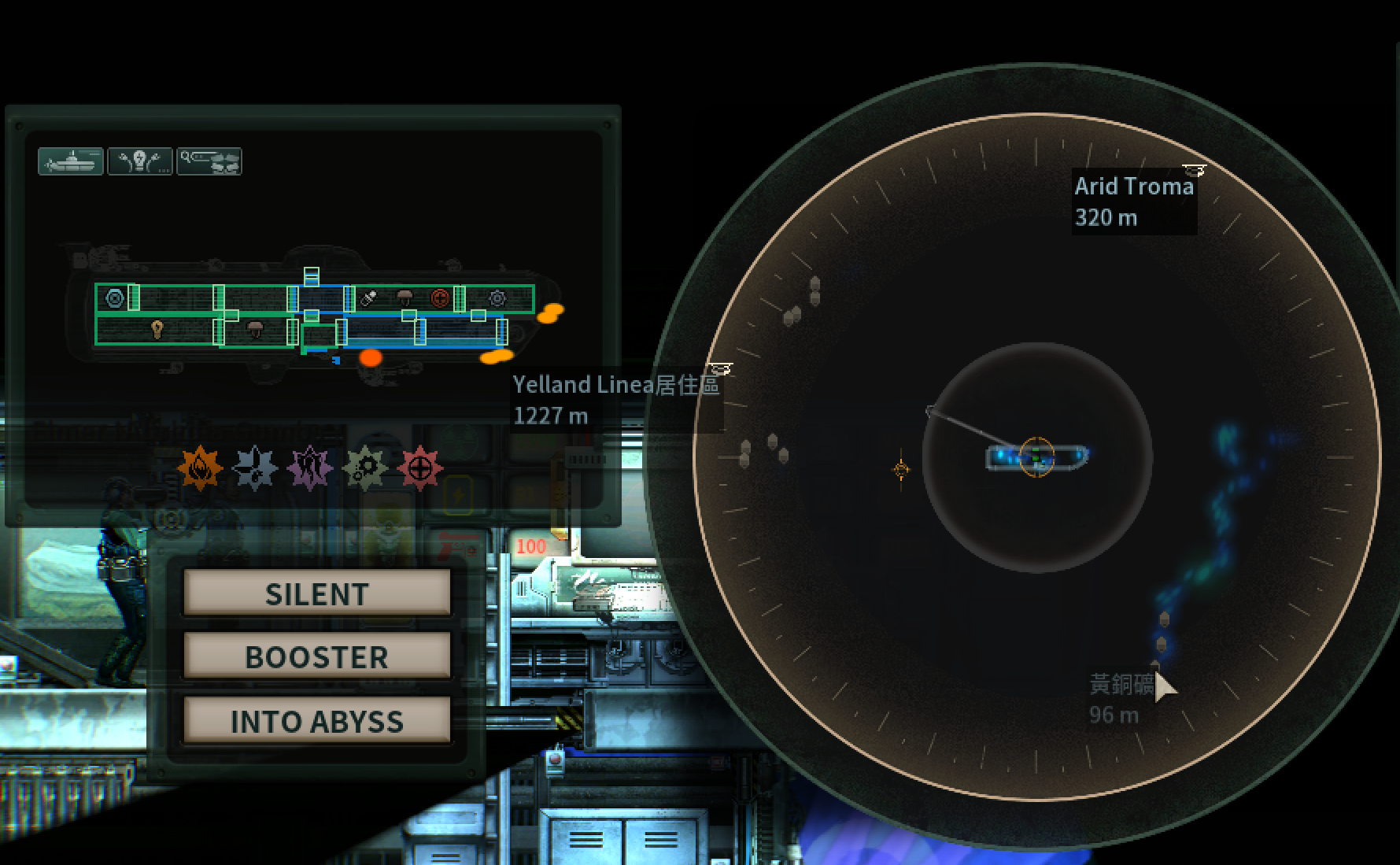
Task: Open the lightbulb electrical view tab
Action: pos(140,161)
